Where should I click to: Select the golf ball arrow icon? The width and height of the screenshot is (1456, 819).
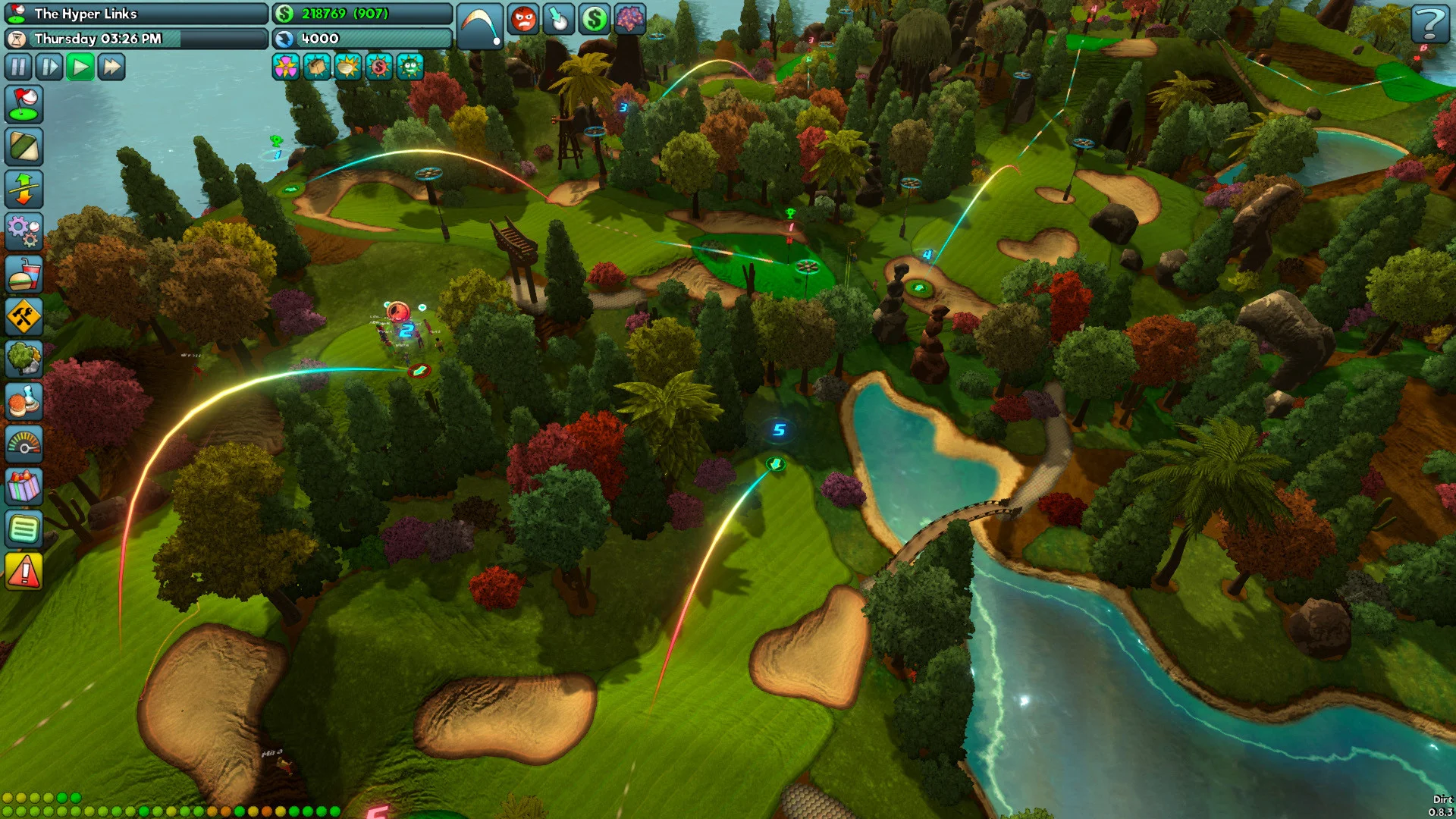coord(559,20)
